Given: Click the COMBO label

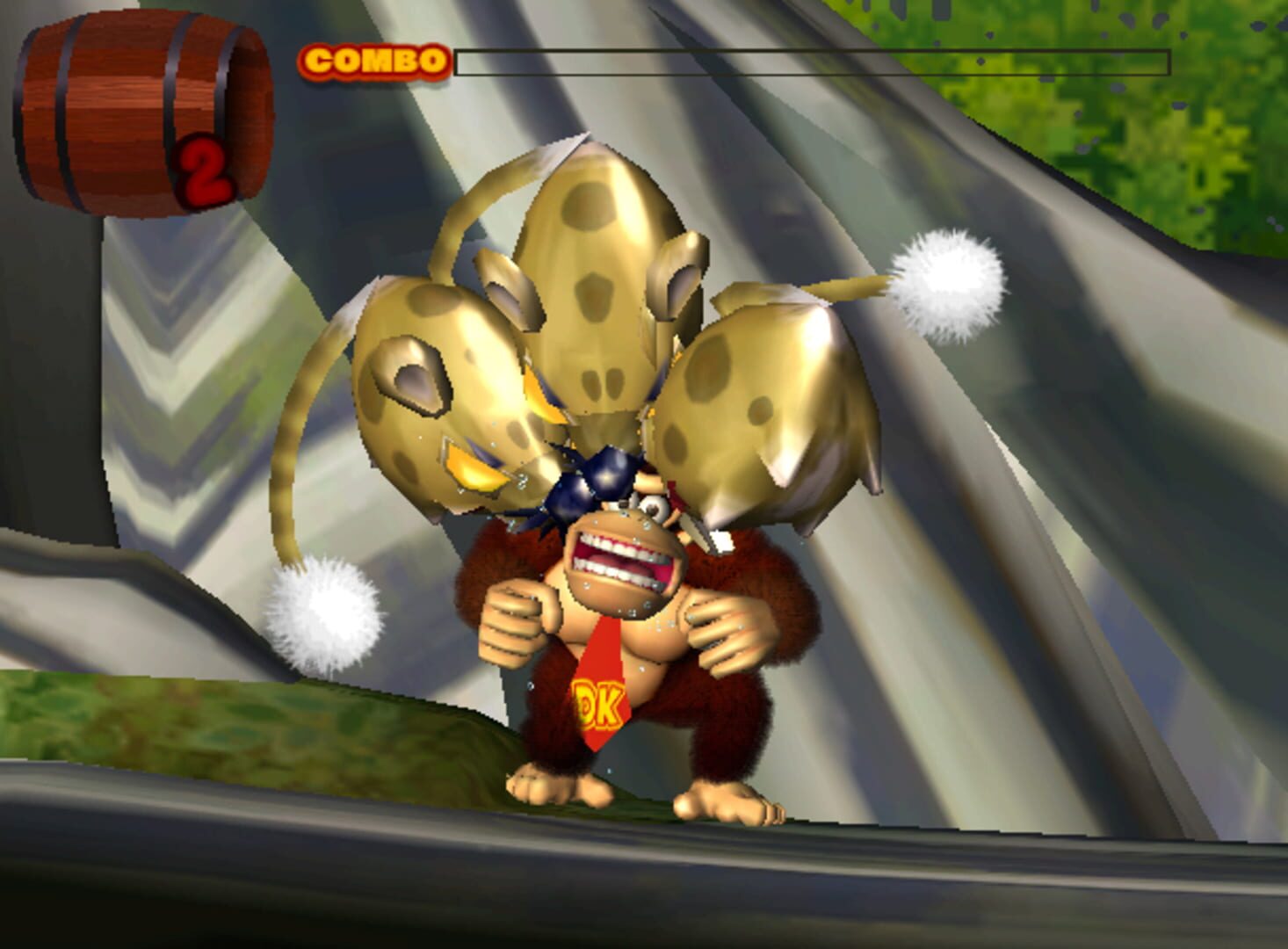Looking at the screenshot, I should (373, 60).
